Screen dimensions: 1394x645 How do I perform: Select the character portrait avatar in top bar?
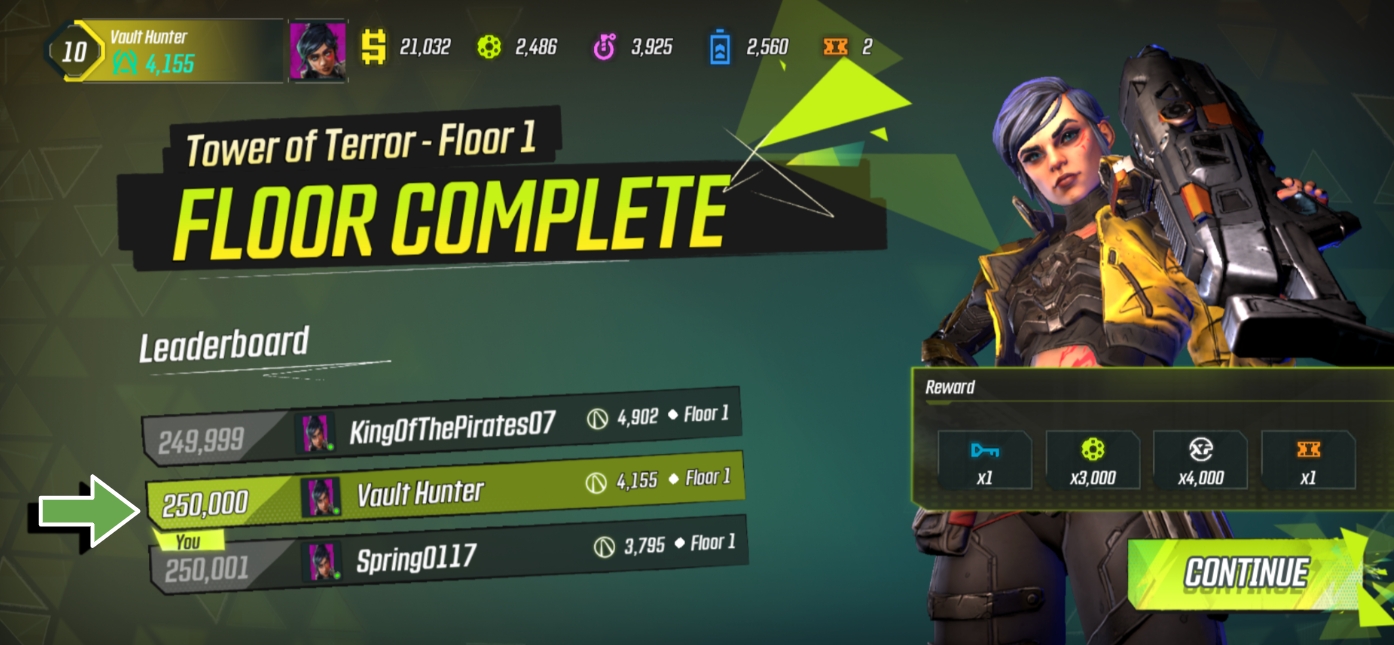318,49
